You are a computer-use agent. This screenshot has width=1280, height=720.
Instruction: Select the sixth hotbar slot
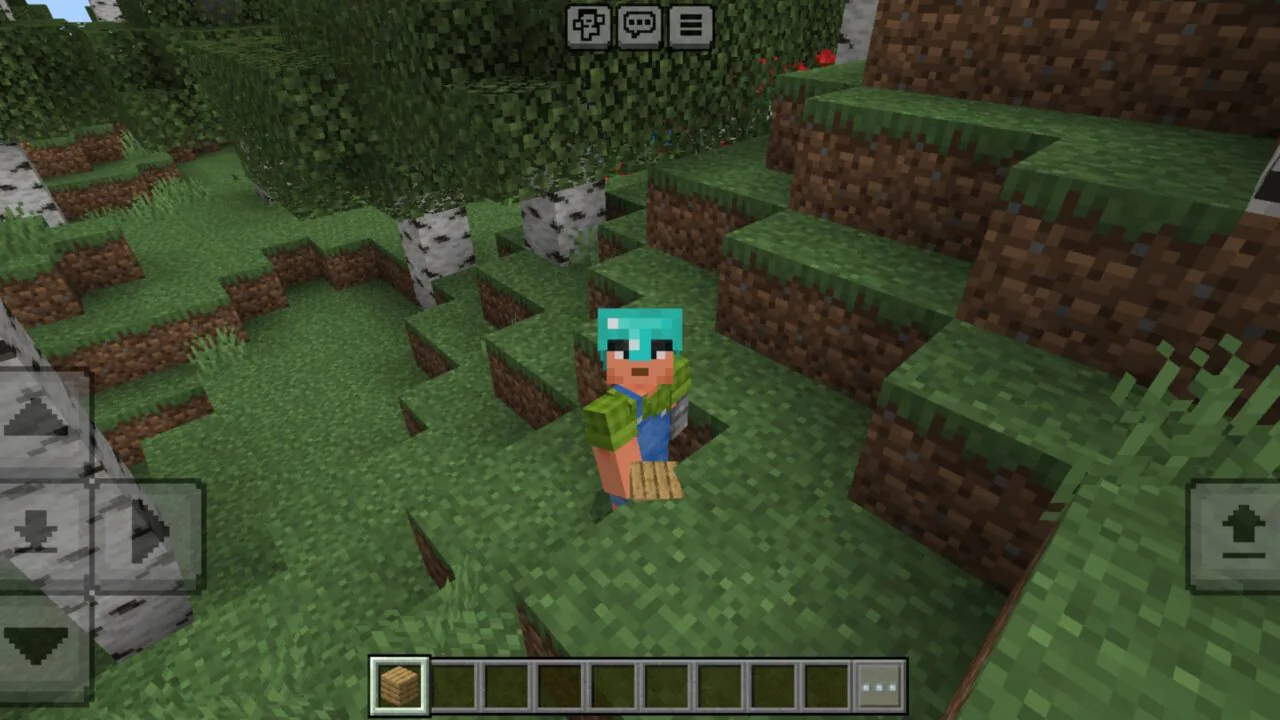click(x=664, y=681)
